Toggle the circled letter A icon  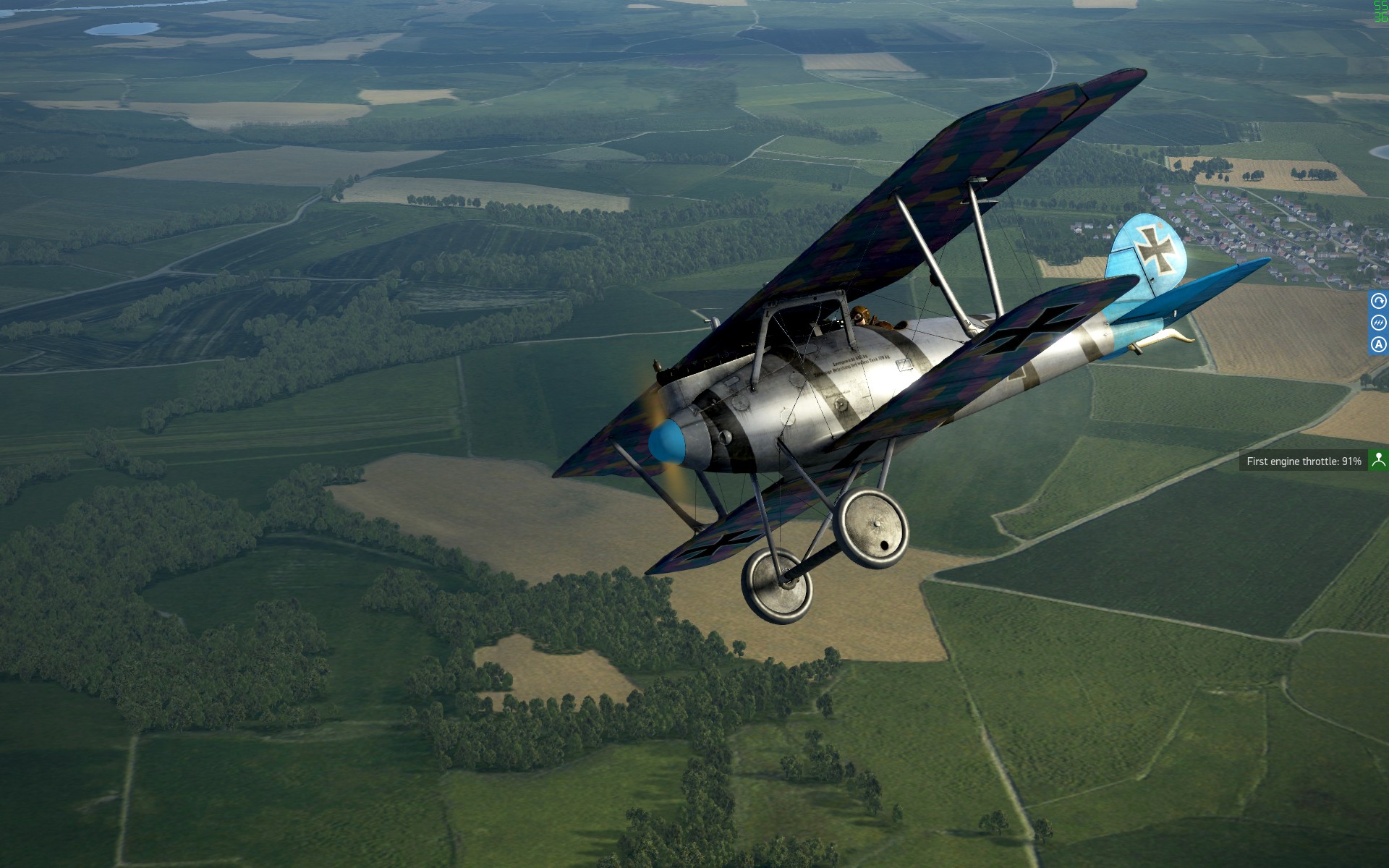[x=1378, y=344]
